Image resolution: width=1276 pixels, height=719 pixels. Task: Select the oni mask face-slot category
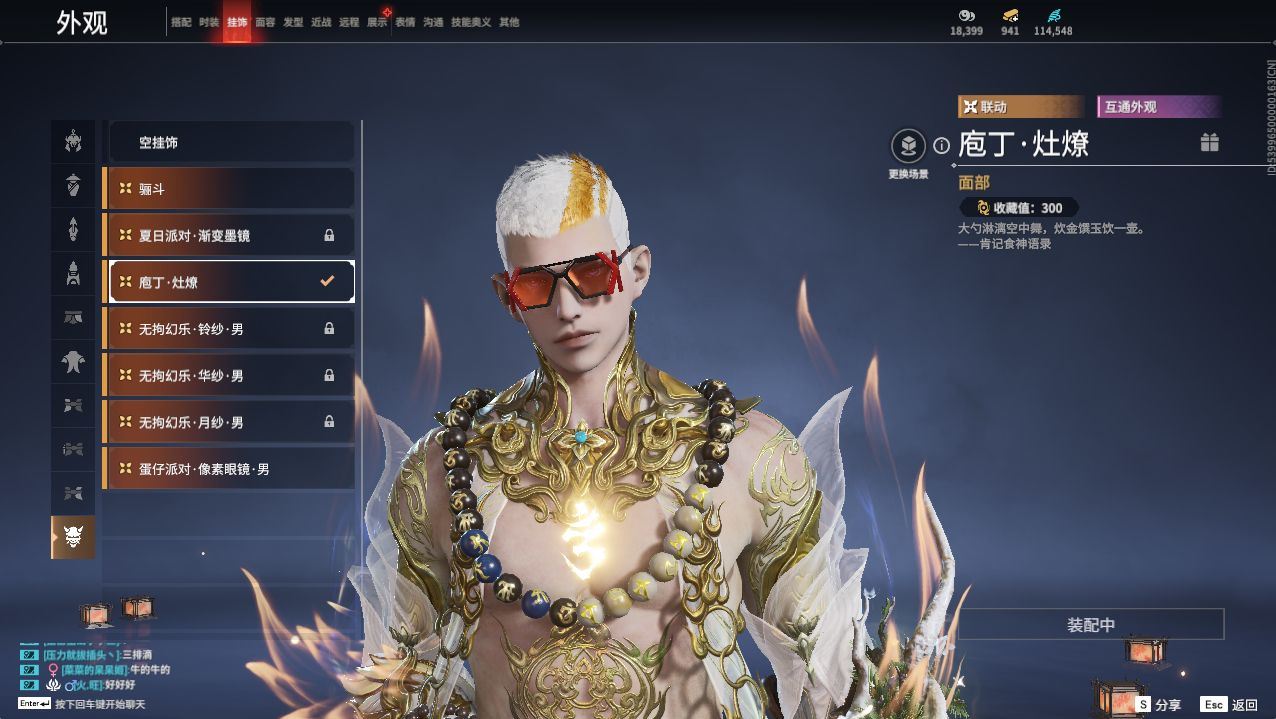tap(73, 538)
